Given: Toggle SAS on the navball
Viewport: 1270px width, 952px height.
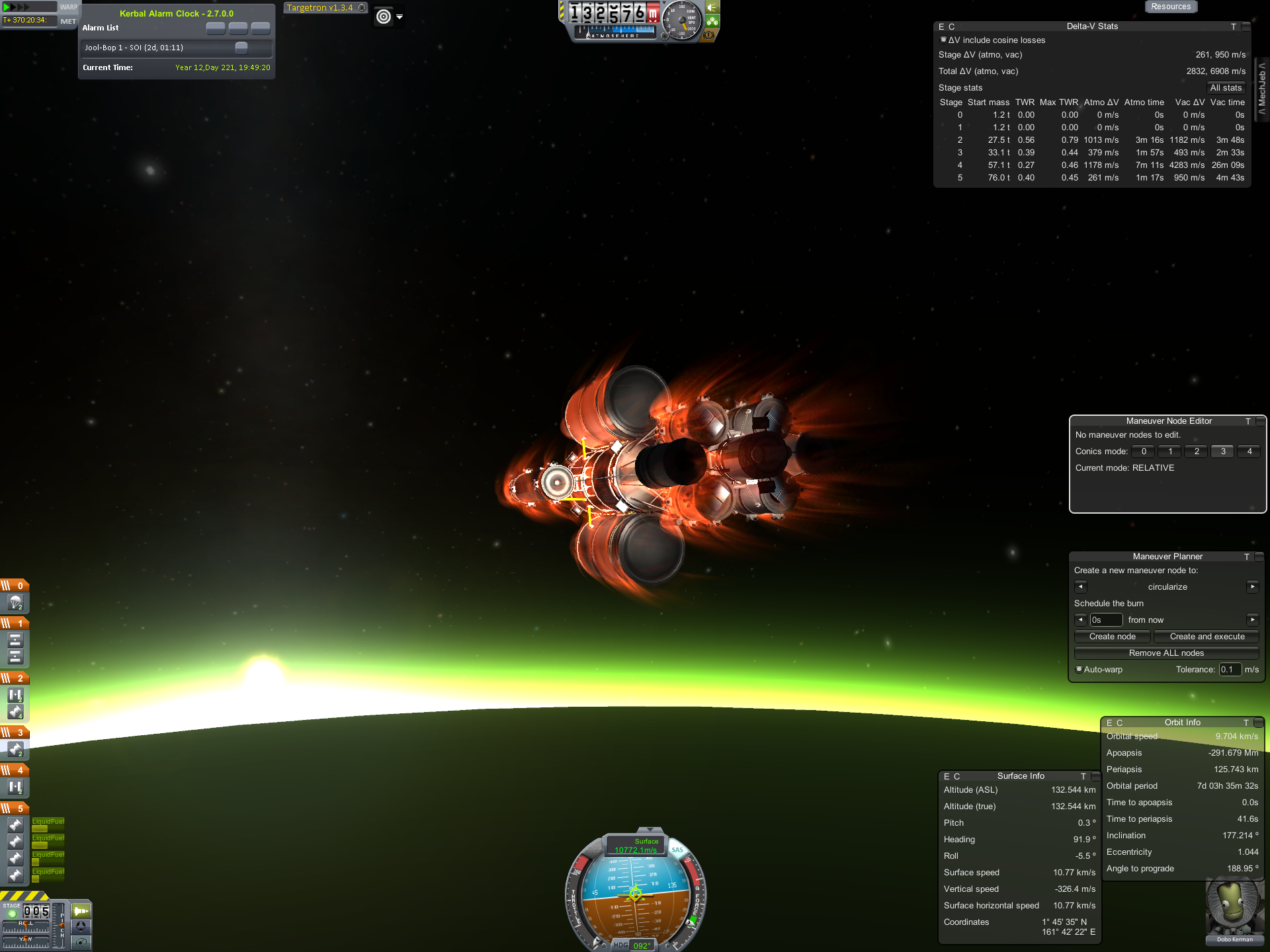Looking at the screenshot, I should click(x=677, y=850).
